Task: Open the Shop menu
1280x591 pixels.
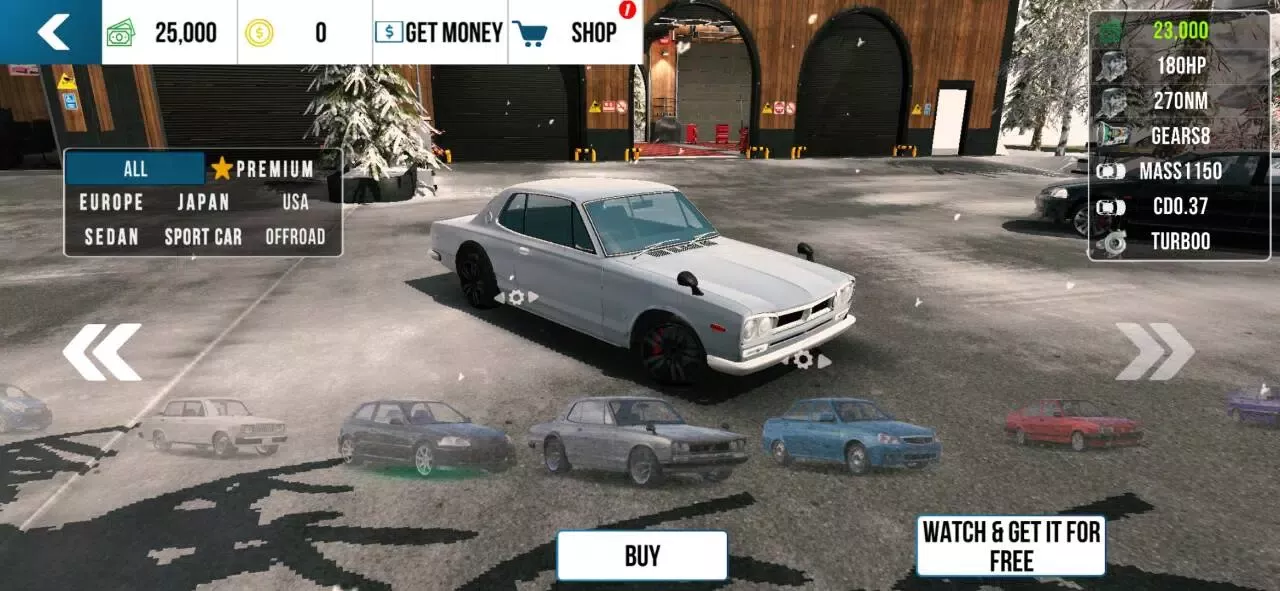Action: [576, 32]
